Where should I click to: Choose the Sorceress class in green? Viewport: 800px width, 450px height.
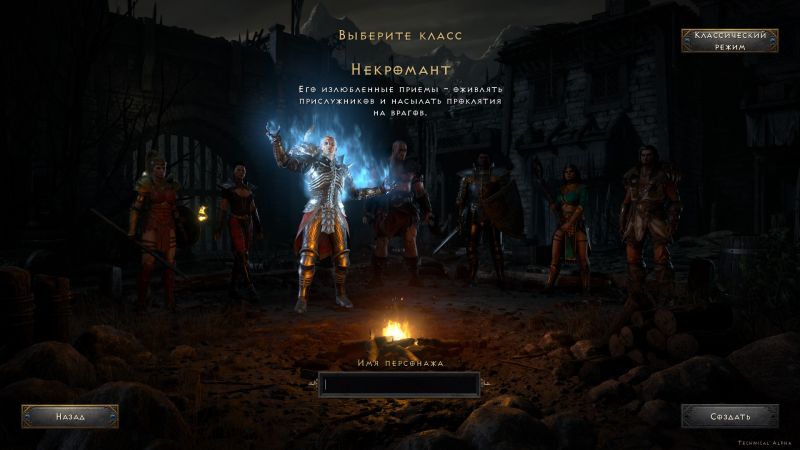(569, 225)
